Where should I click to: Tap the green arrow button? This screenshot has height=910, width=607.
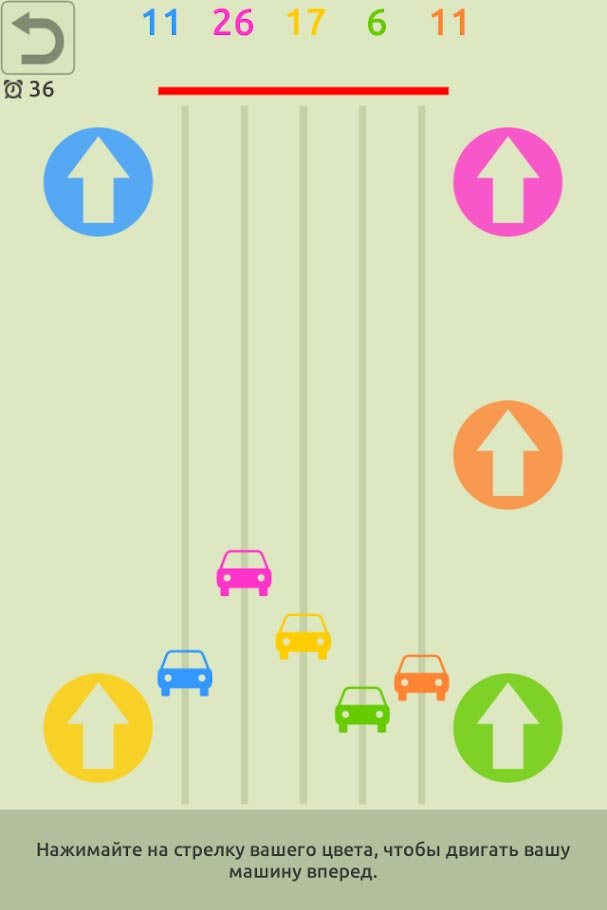(x=508, y=728)
